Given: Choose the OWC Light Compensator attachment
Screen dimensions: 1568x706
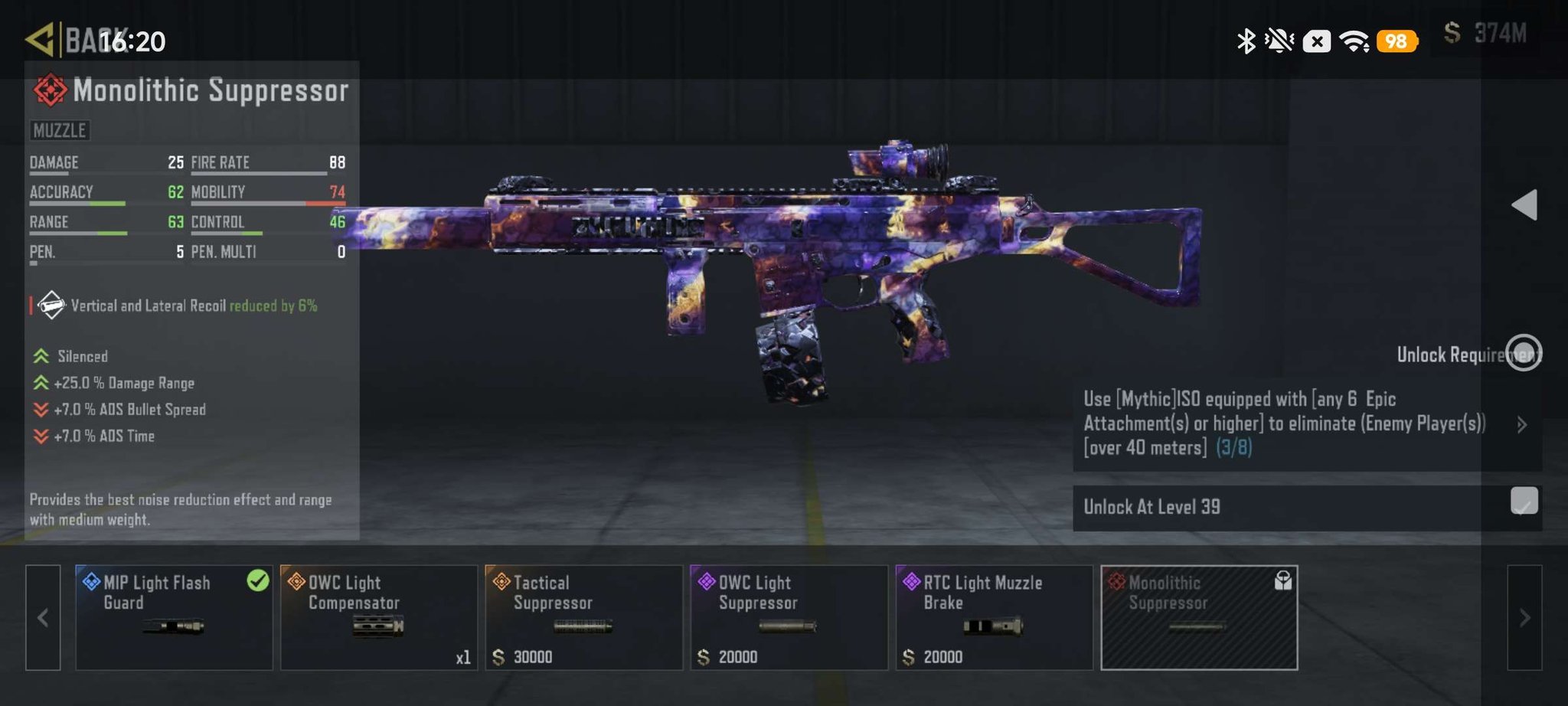Looking at the screenshot, I should point(379,617).
